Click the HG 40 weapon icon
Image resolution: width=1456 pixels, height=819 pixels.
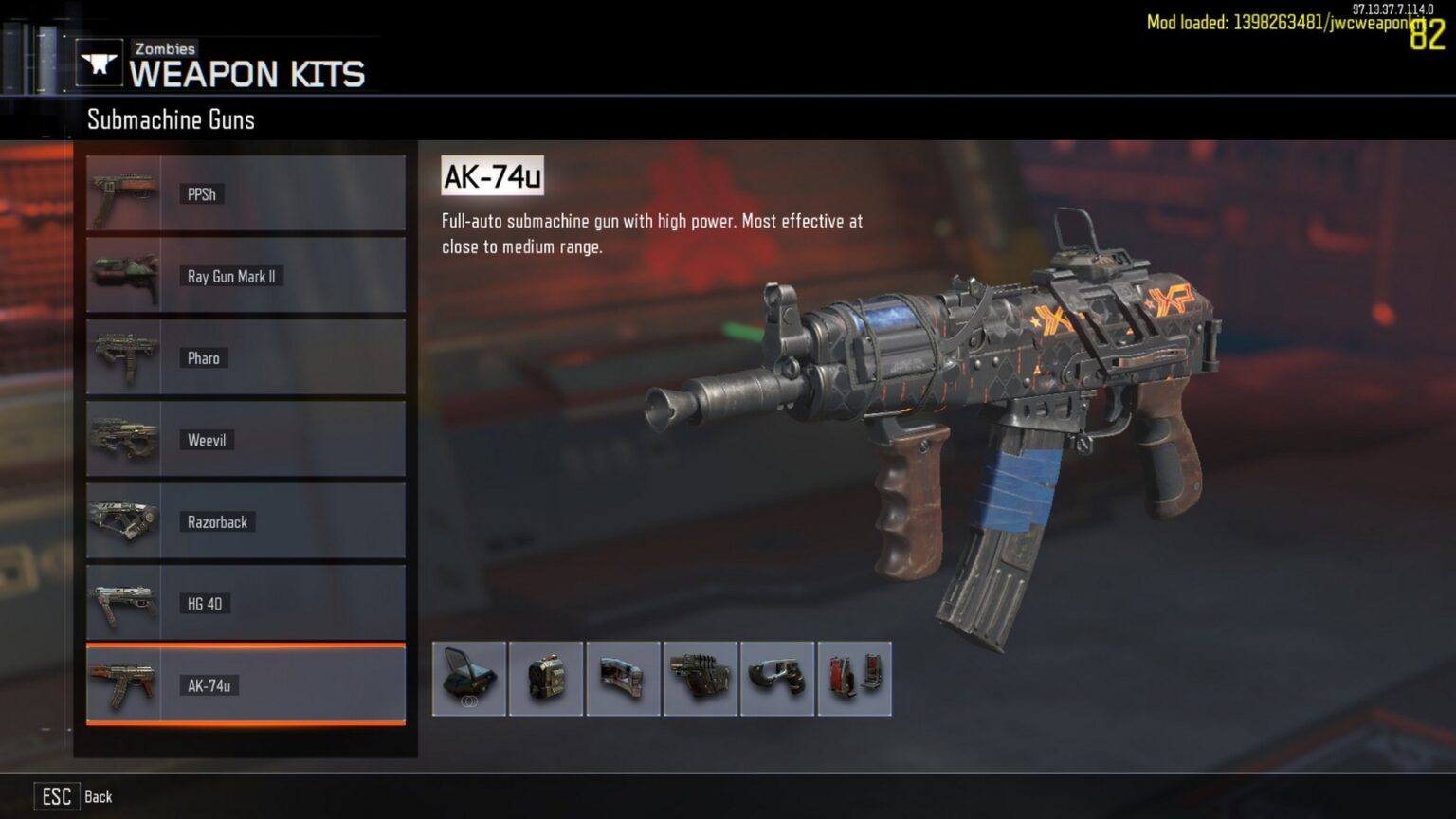point(123,601)
